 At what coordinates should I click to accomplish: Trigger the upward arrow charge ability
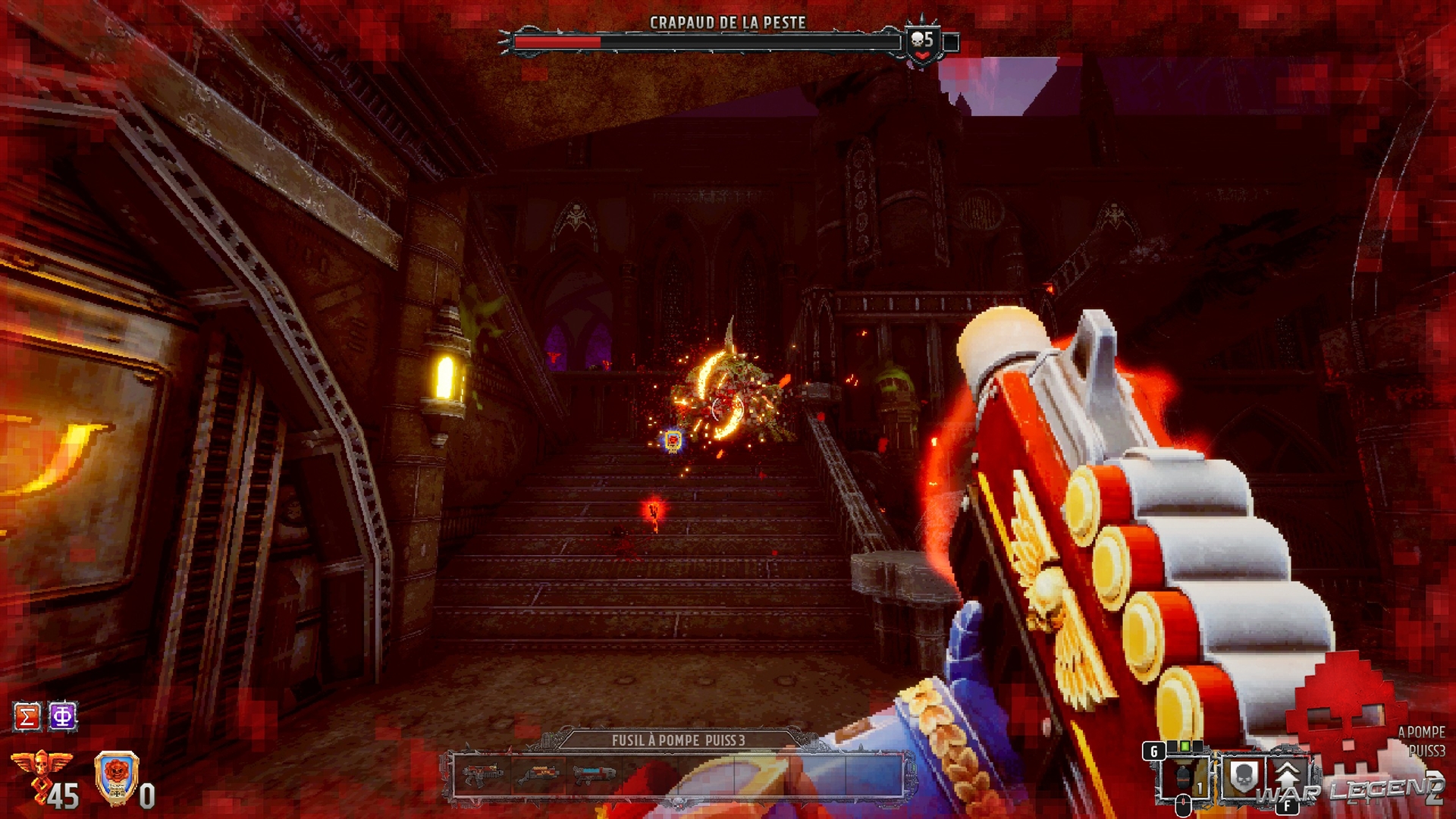tap(1287, 776)
